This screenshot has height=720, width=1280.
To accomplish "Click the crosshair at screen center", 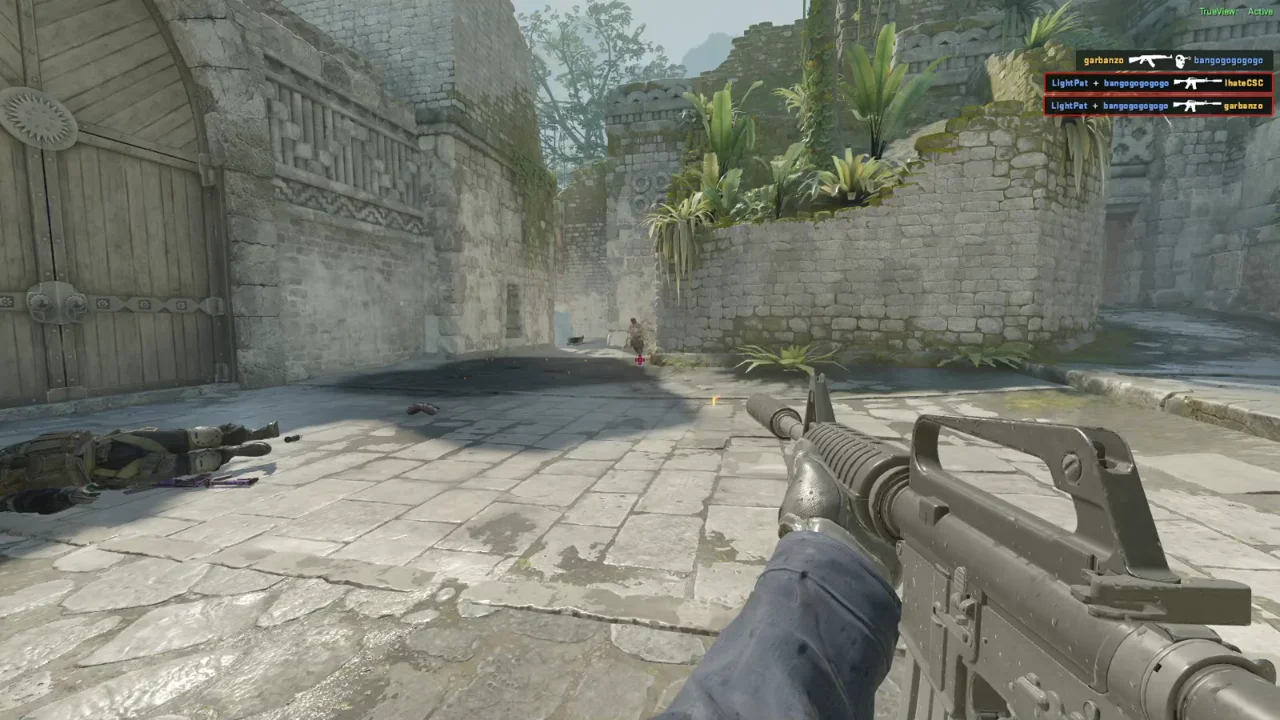I will pyautogui.click(x=640, y=360).
